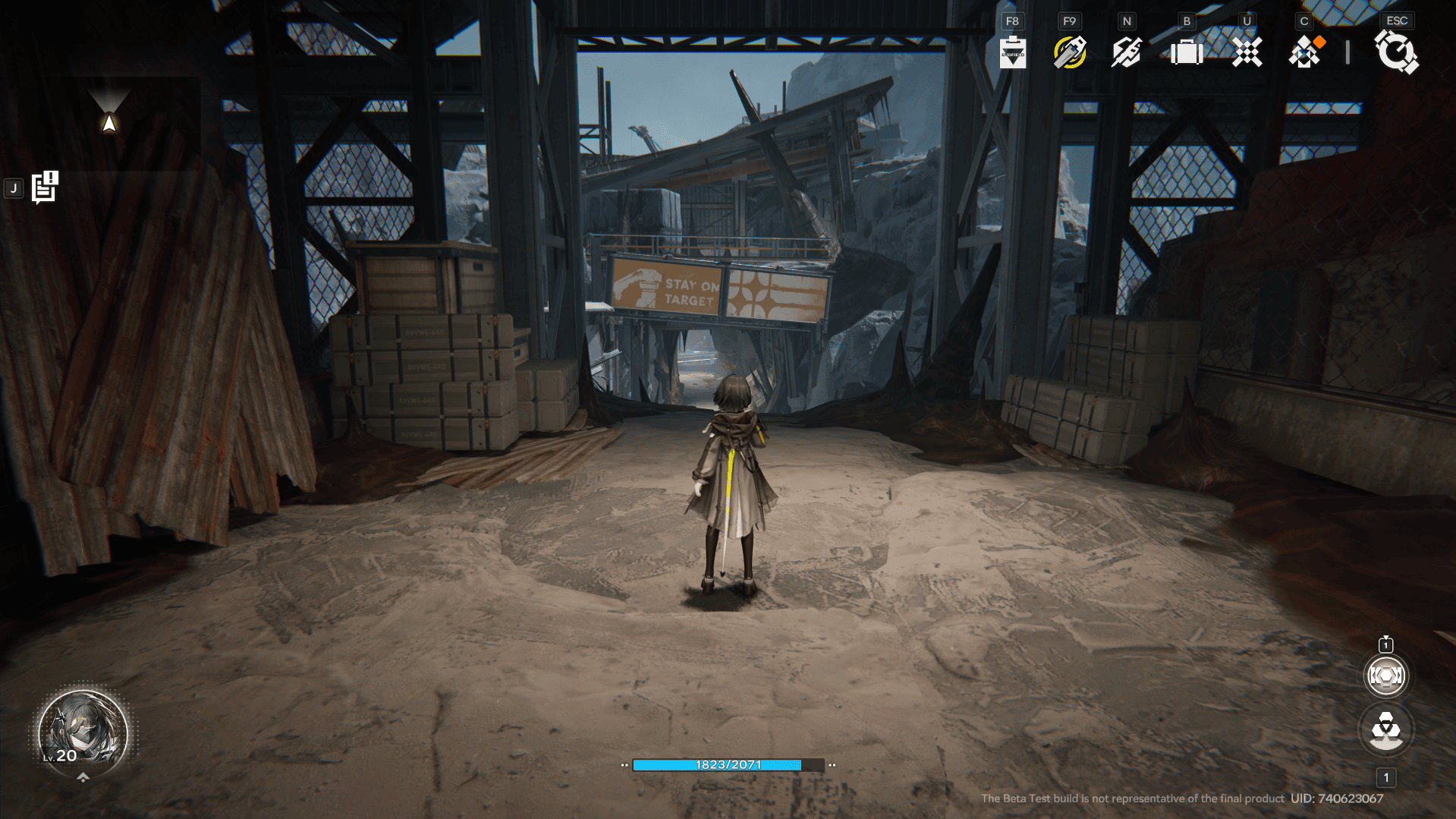Open the lightning bolt menu icon
Screen dimensions: 1456x819
coord(1127,52)
